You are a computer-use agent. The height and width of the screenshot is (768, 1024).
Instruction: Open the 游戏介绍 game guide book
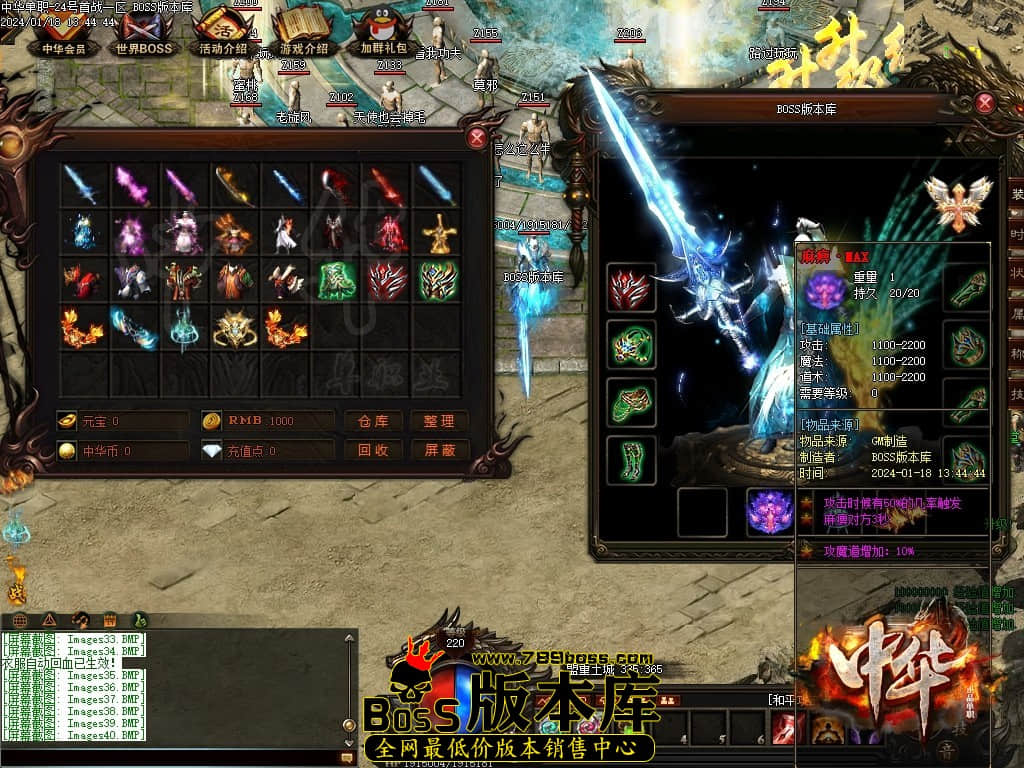click(x=303, y=36)
